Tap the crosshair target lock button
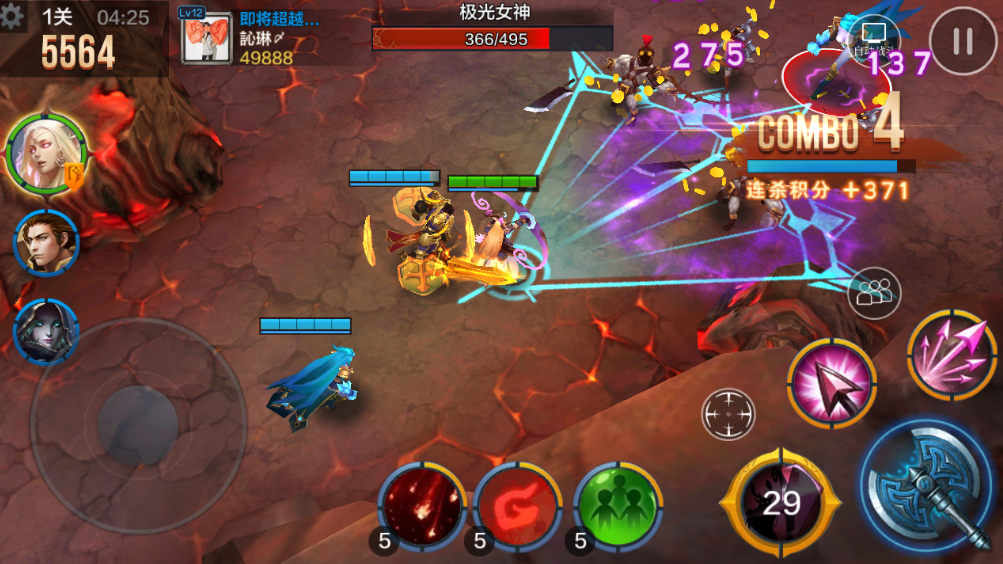This screenshot has height=564, width=1003. (x=728, y=413)
